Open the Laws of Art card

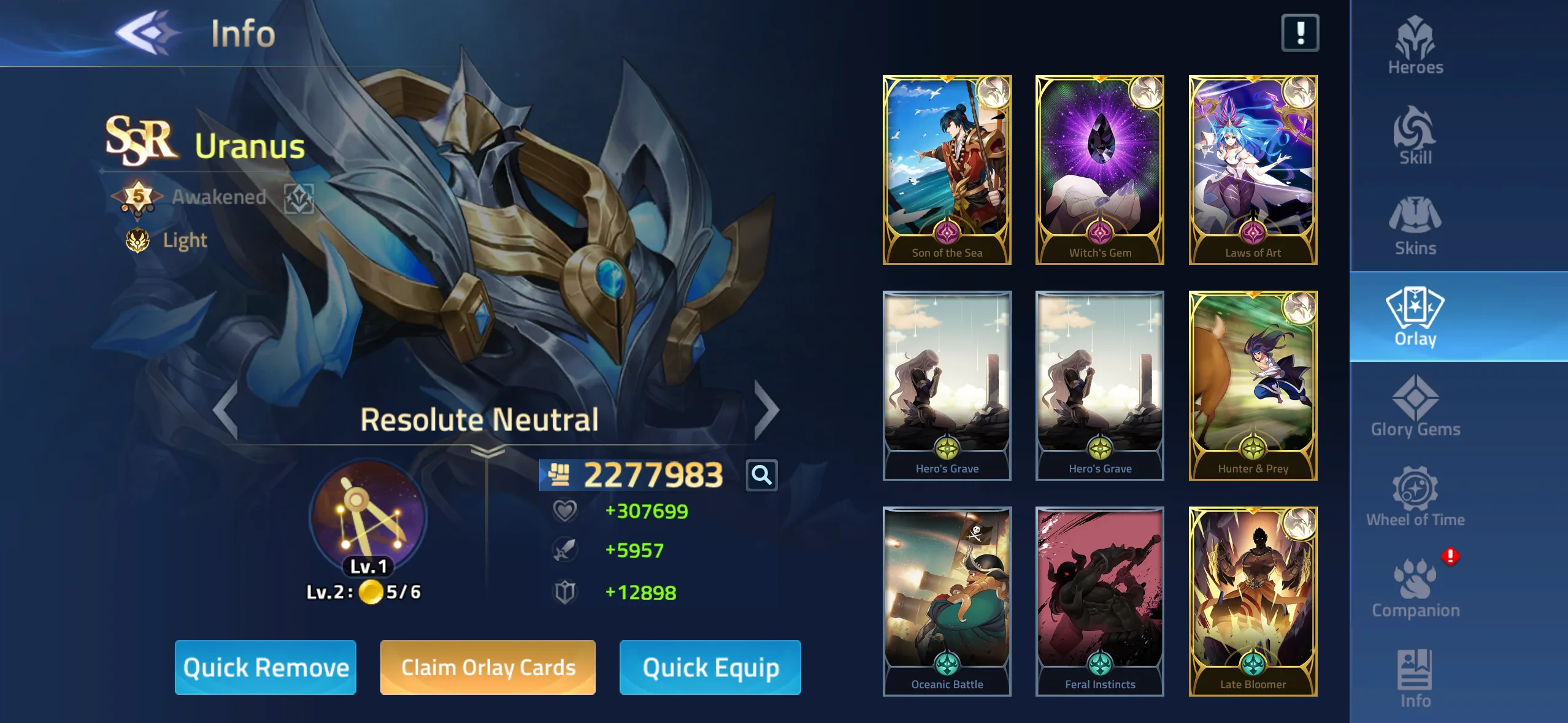pos(1253,170)
